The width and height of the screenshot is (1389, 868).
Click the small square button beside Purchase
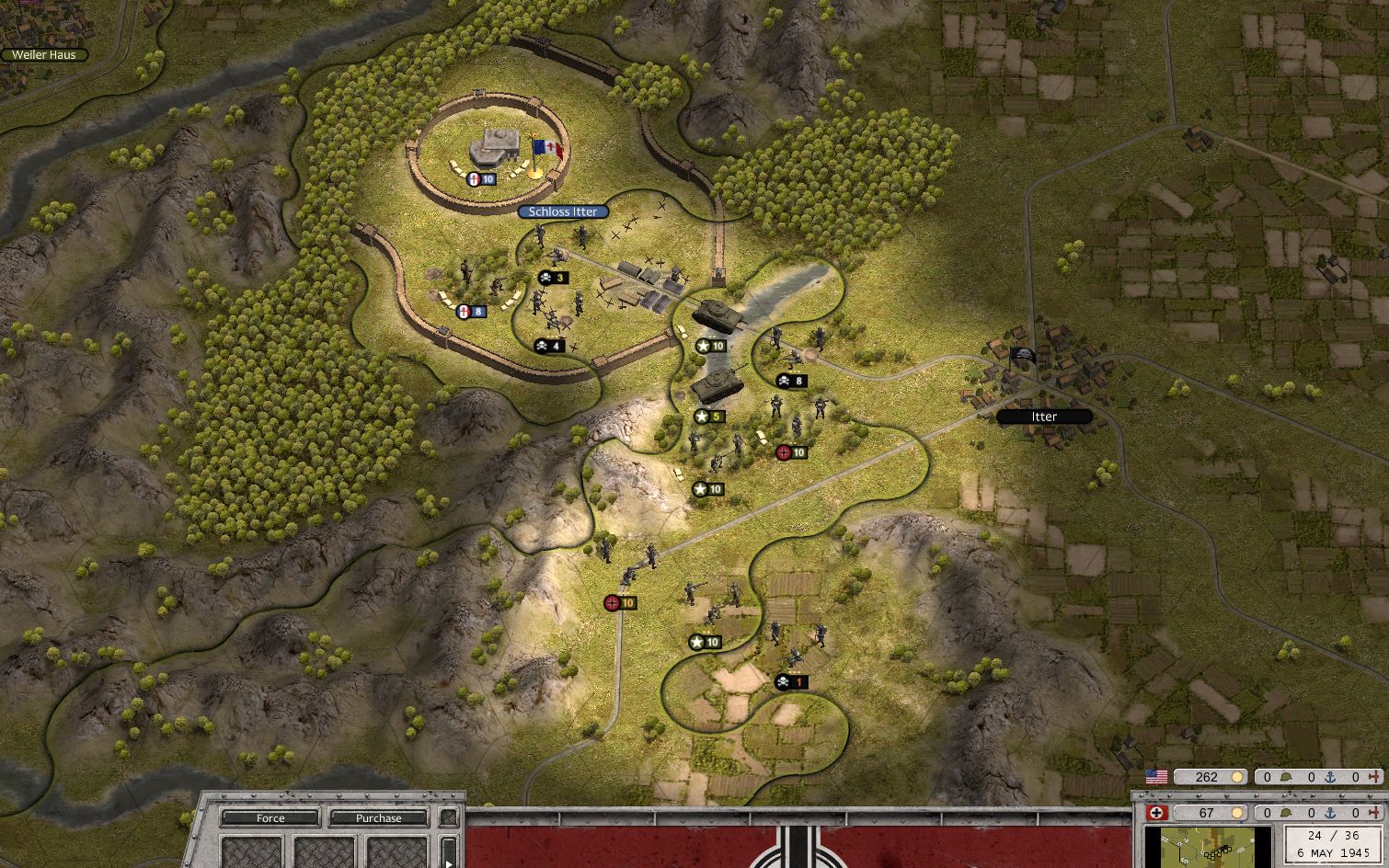(448, 817)
